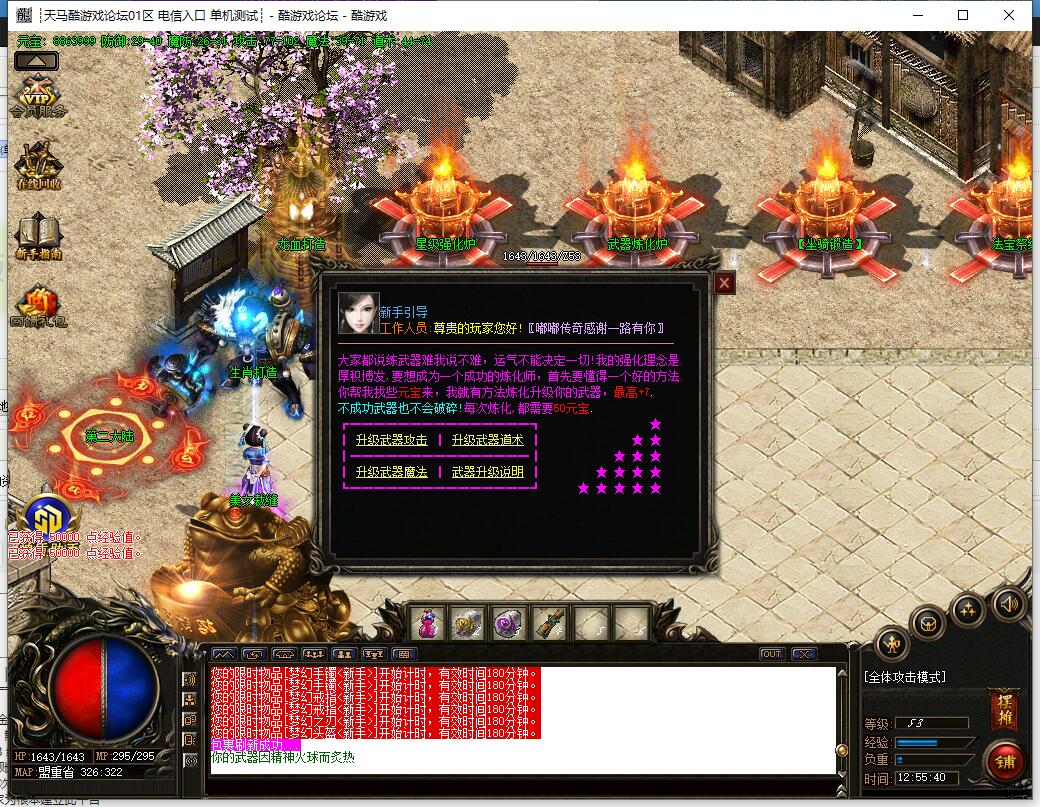
Task: Close the game window
Action: pyautogui.click(x=1011, y=15)
